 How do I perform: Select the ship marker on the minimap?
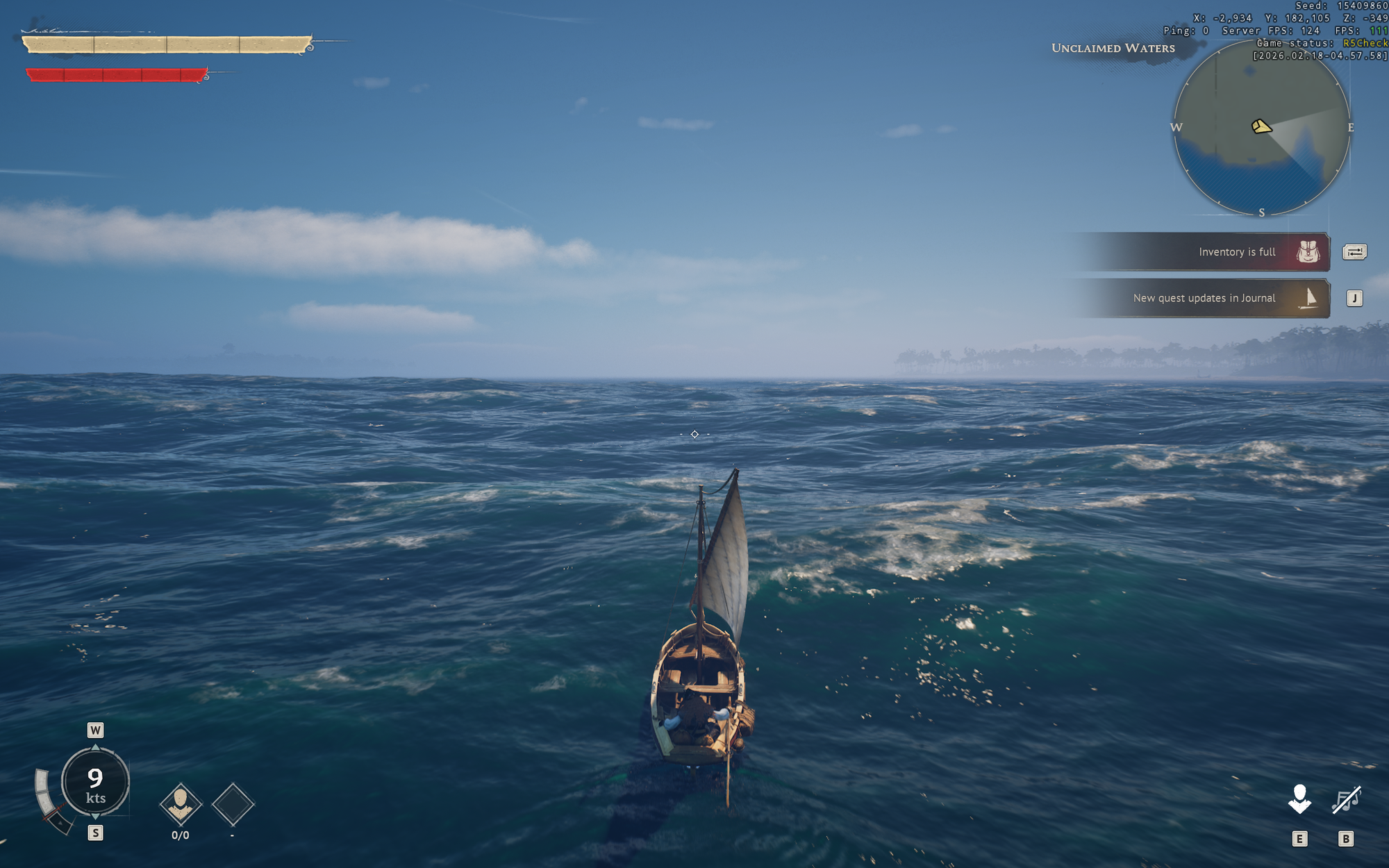click(x=1261, y=127)
